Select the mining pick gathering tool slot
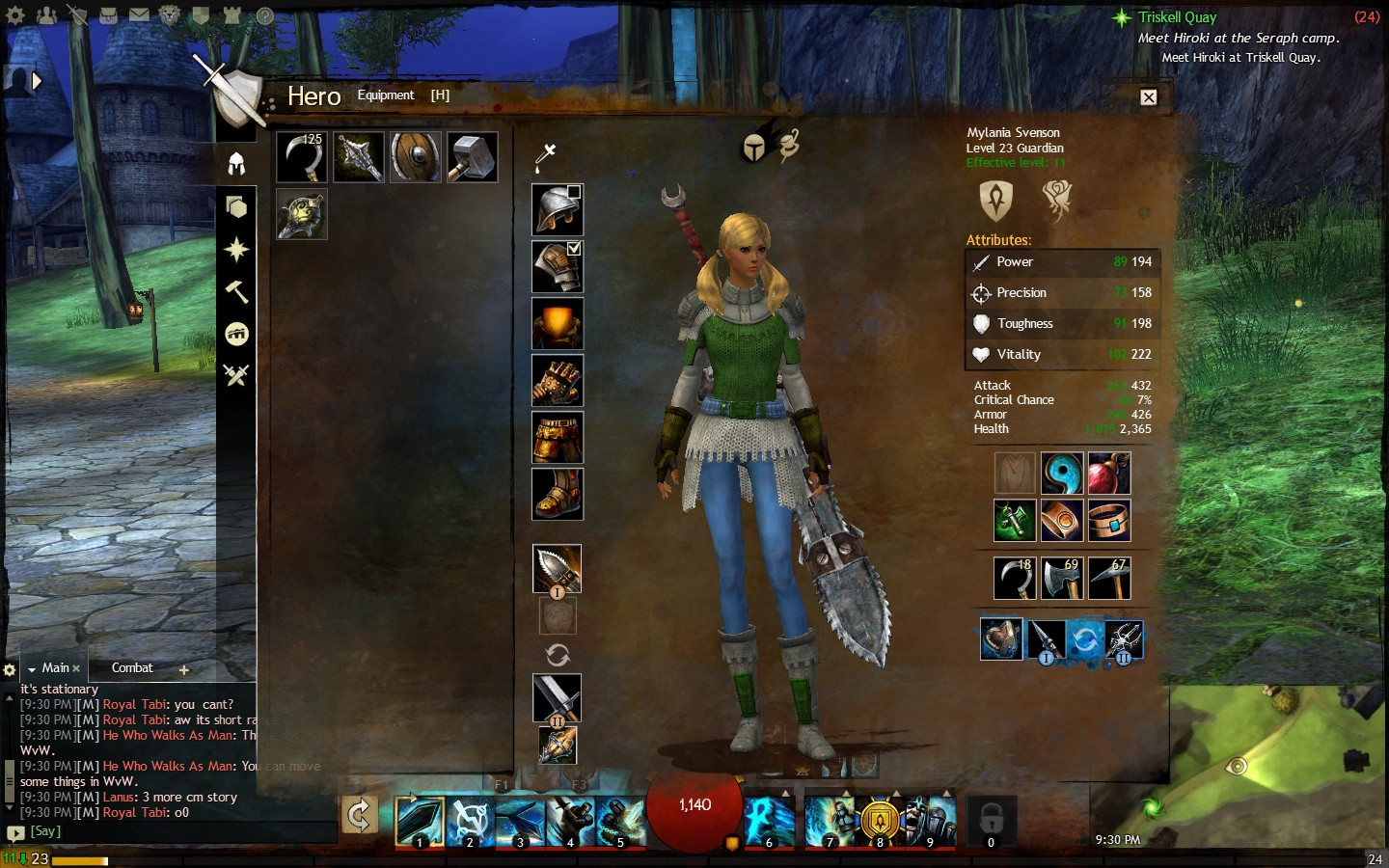 pos(1108,579)
